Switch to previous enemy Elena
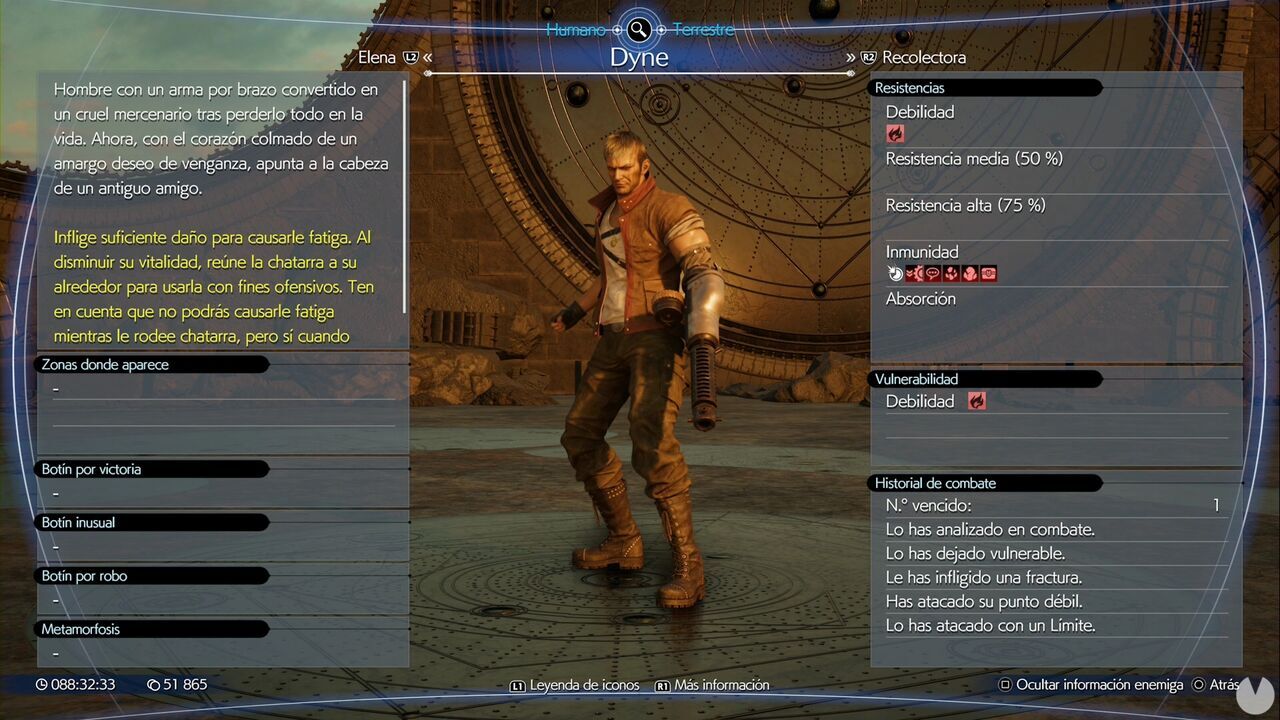Screen dimensions: 1280x720 click(378, 57)
